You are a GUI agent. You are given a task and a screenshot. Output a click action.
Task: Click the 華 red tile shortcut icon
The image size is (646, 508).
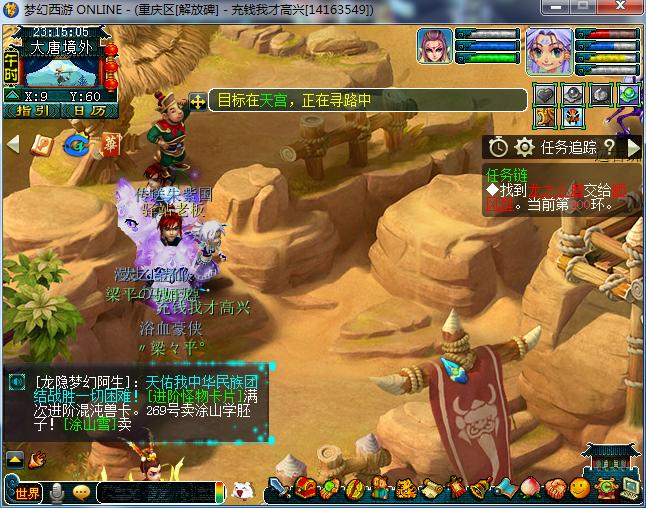point(110,145)
